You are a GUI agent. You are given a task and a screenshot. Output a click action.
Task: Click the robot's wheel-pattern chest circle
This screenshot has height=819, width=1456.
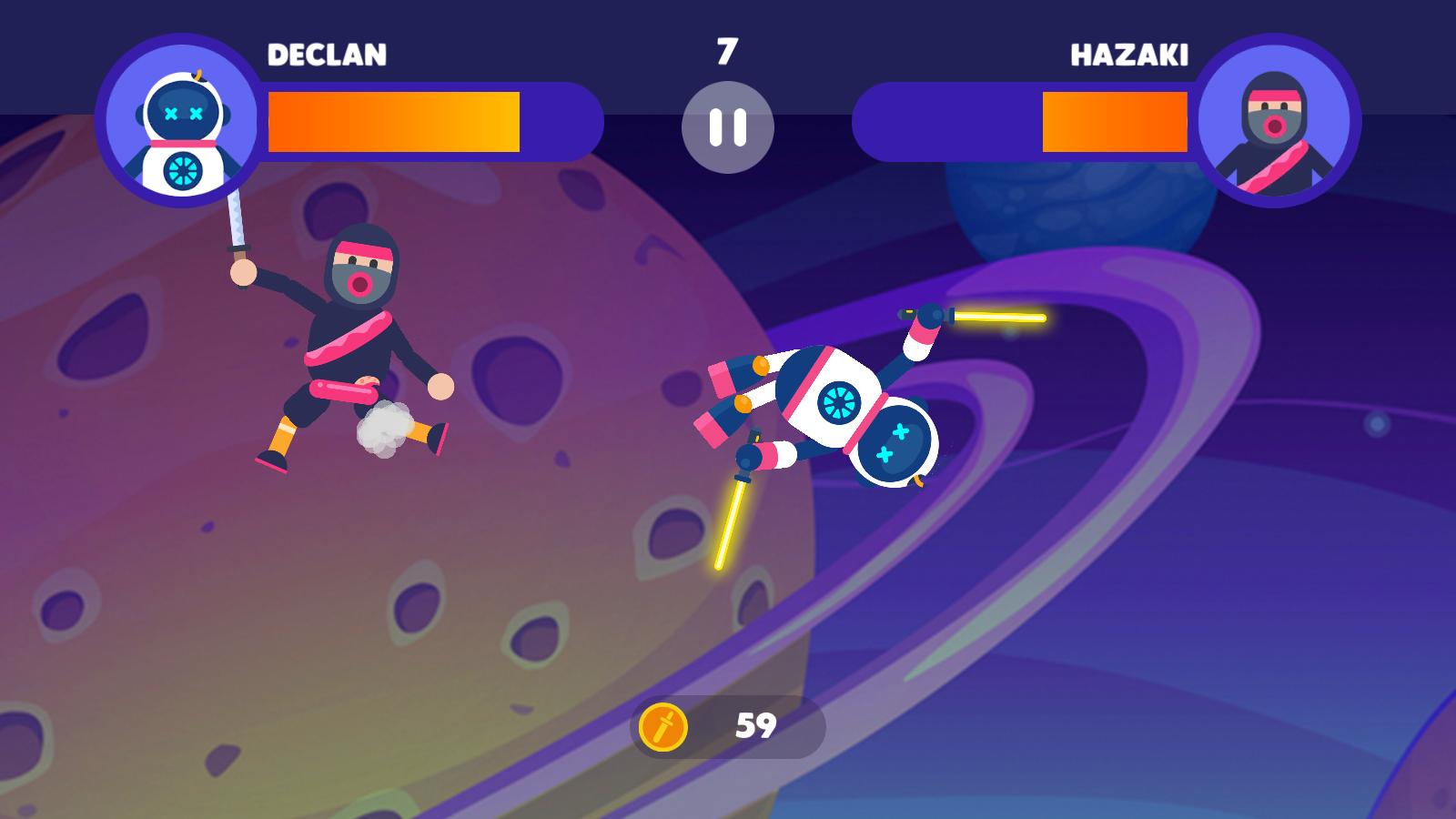point(838,400)
